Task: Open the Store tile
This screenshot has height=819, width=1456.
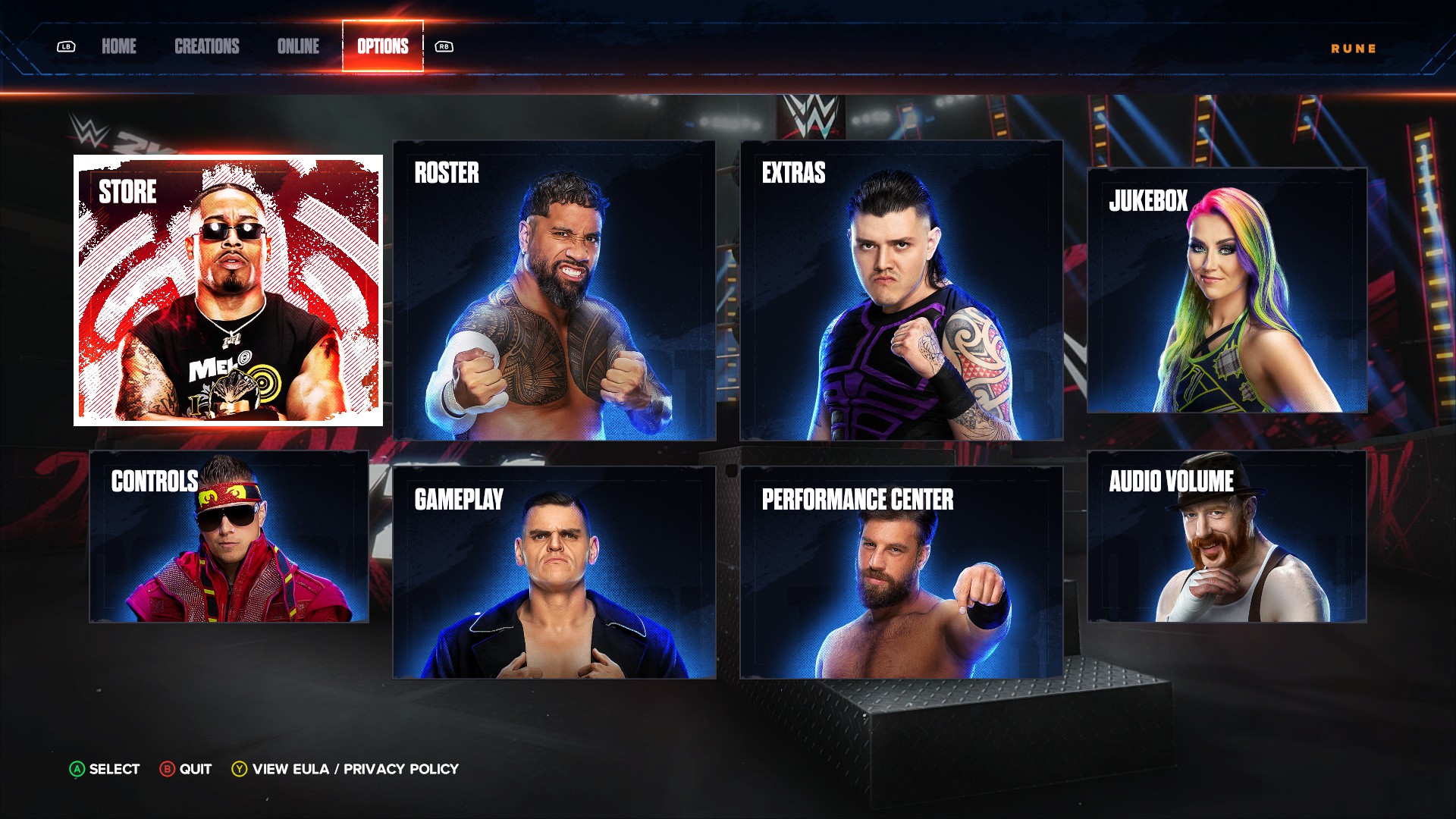Action: 228,290
